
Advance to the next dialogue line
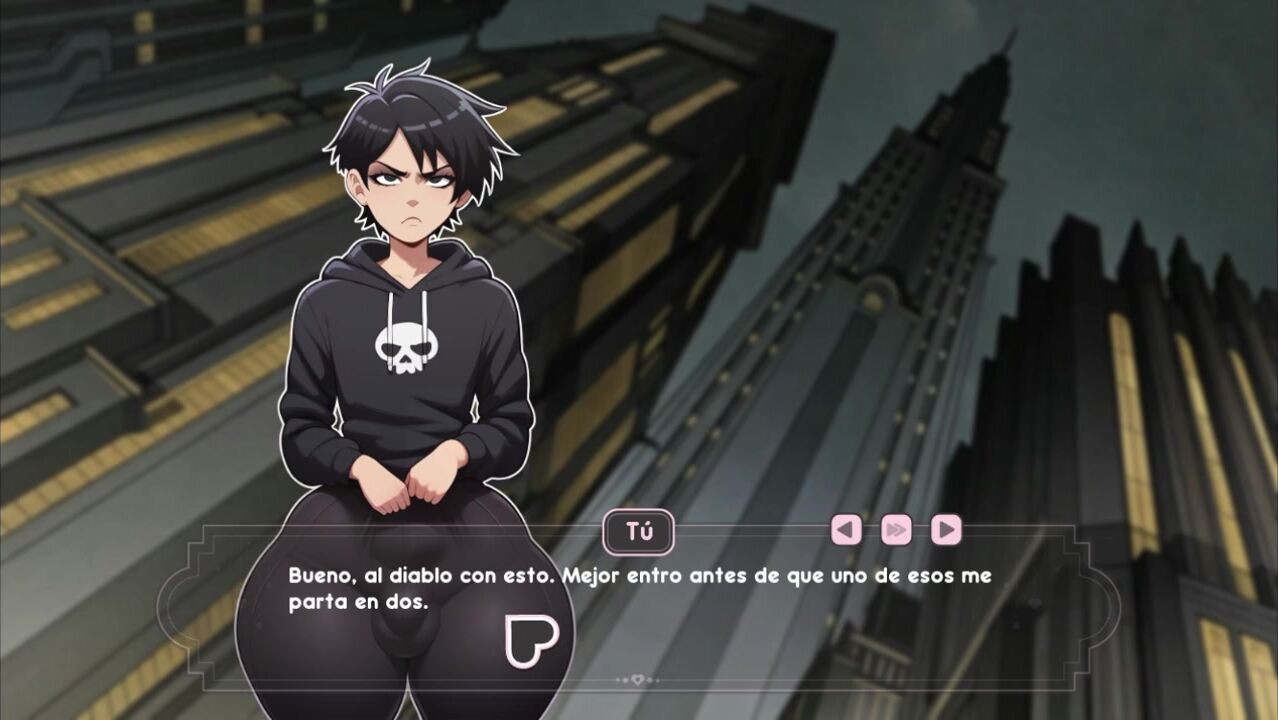click(946, 530)
